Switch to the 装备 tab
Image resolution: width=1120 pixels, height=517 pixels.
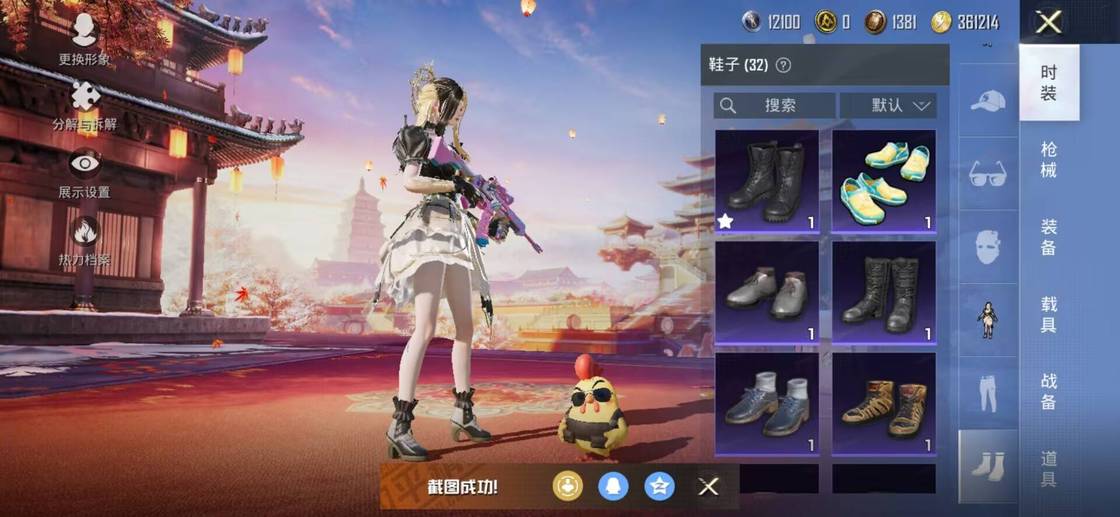(x=1048, y=235)
